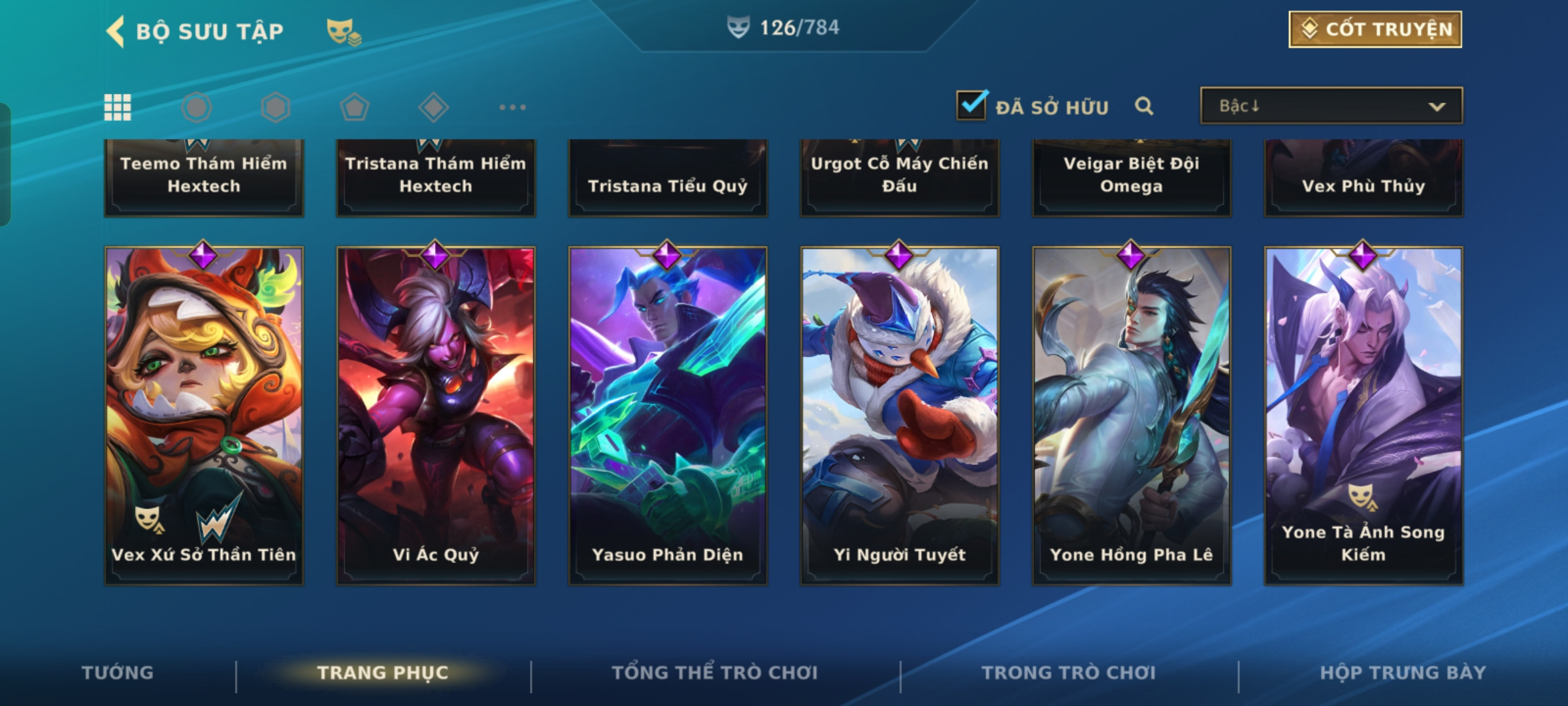Select the pentagon-shaped rarity filter
The width and height of the screenshot is (1568, 706).
[354, 107]
